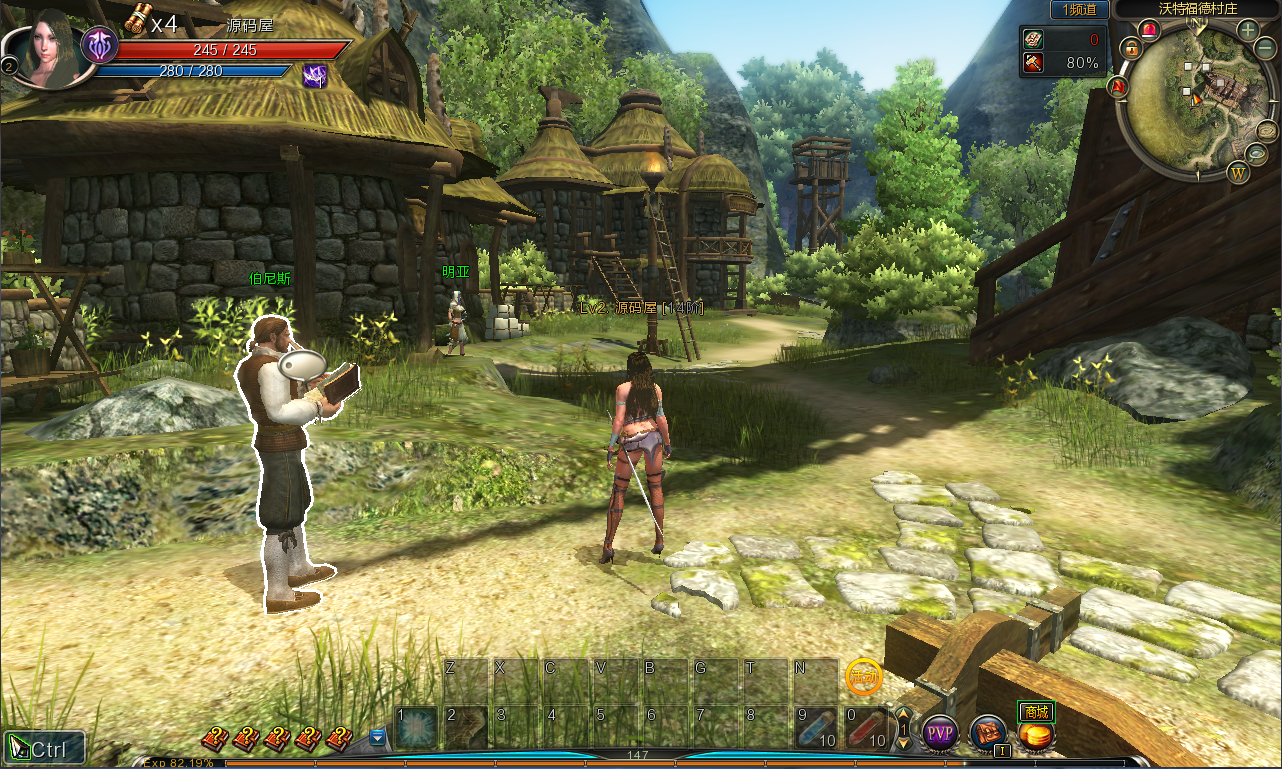1282x769 pixels.
Task: Click the W button below the minimap
Action: pyautogui.click(x=1239, y=172)
